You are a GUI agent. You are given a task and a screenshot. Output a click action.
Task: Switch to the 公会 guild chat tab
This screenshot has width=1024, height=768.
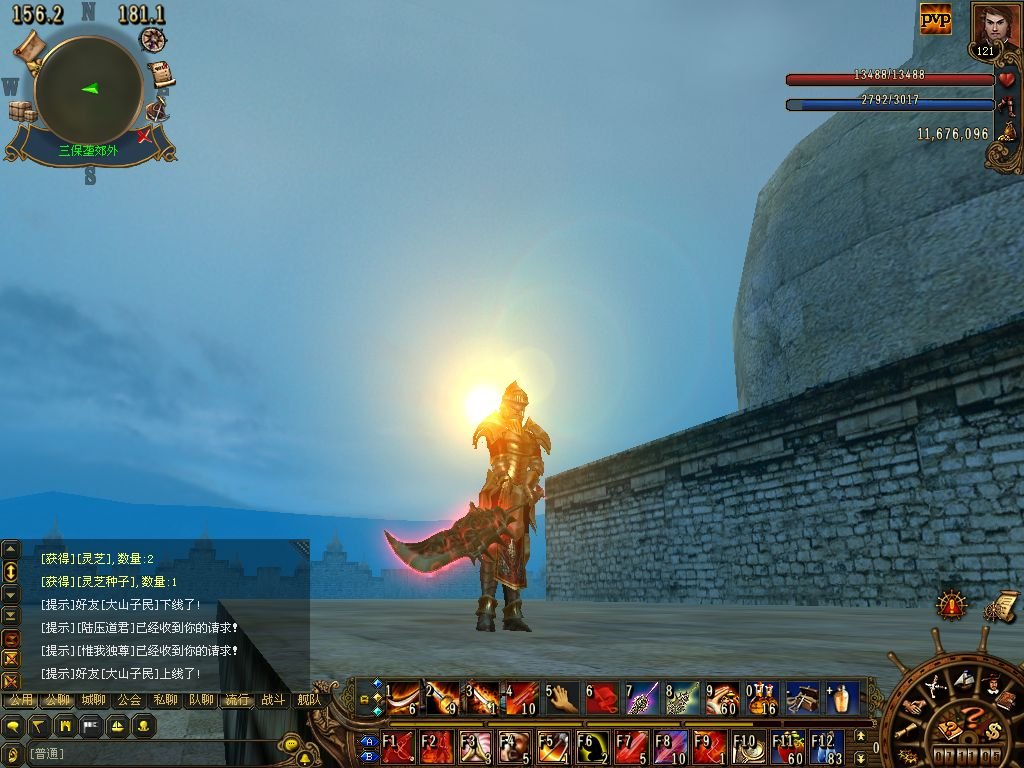click(129, 700)
